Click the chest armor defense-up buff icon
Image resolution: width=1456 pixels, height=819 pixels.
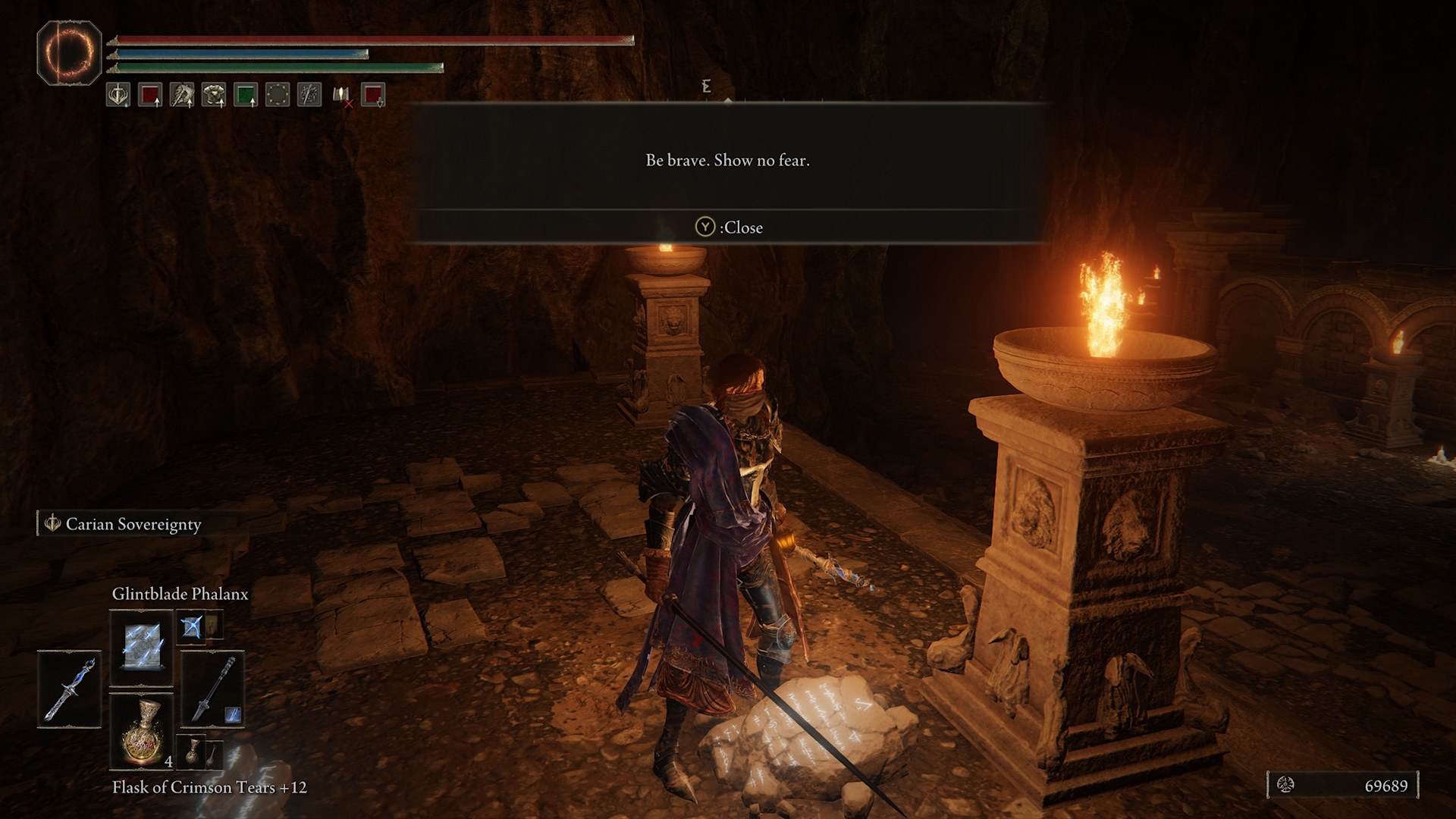point(214,95)
